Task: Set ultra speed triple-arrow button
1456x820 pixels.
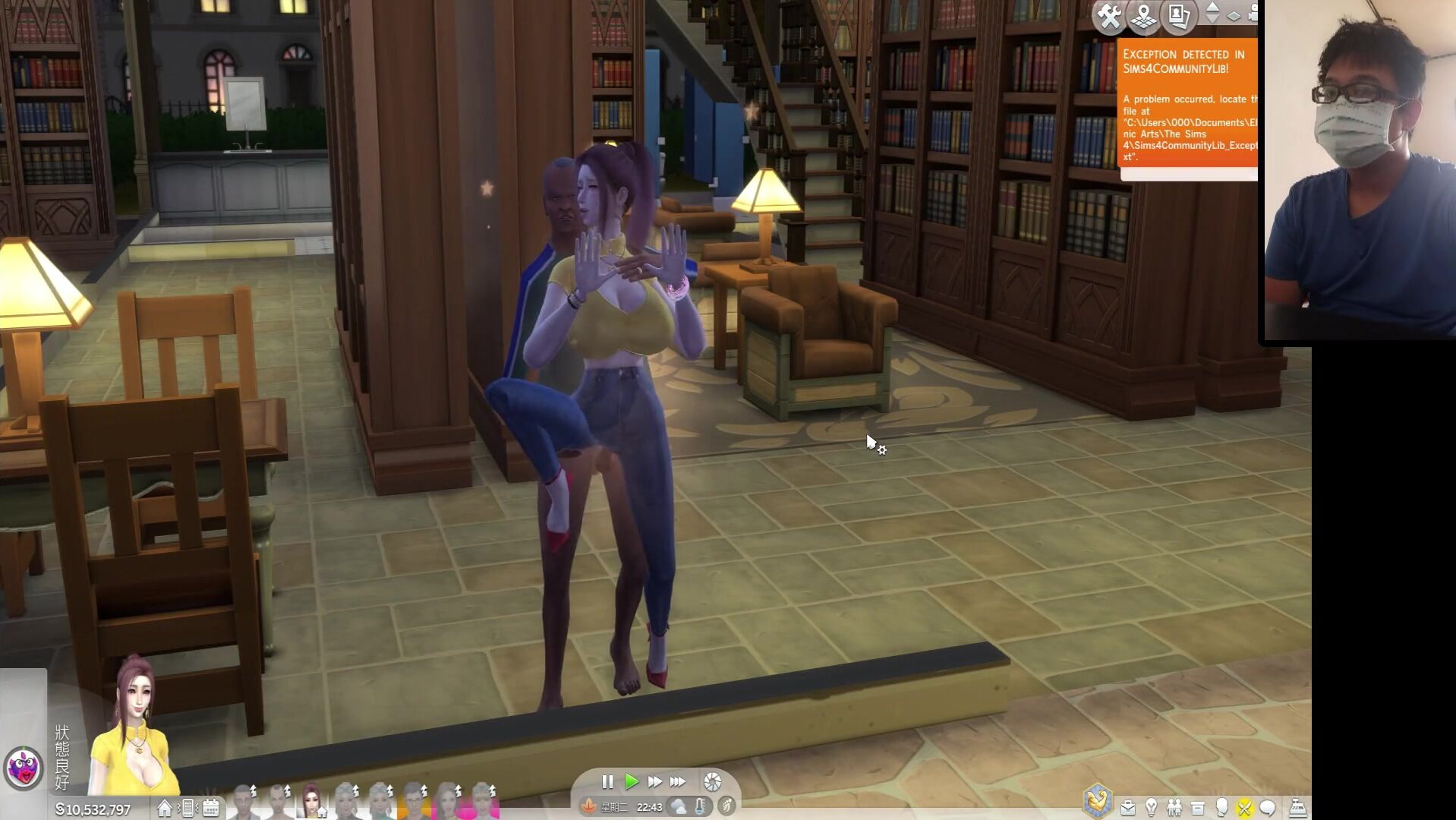Action: click(678, 781)
